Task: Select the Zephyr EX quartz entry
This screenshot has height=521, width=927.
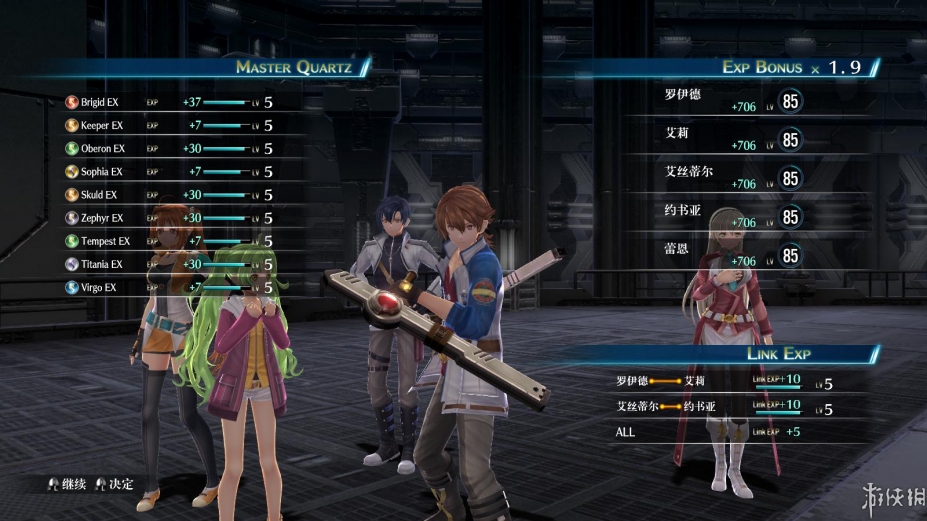Action: [x=101, y=218]
